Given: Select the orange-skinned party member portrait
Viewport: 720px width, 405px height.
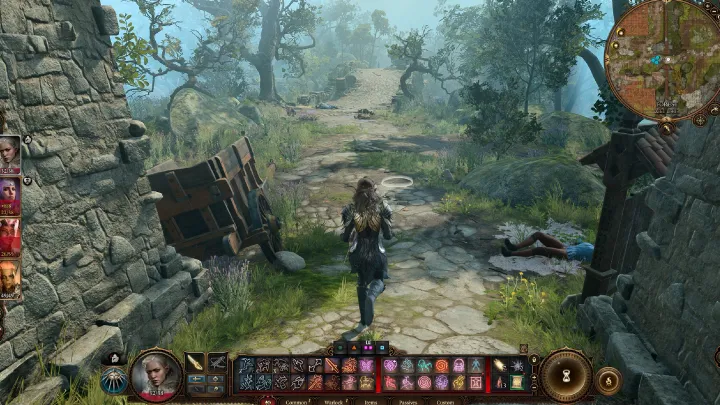Looking at the screenshot, I should pyautogui.click(x=9, y=280).
